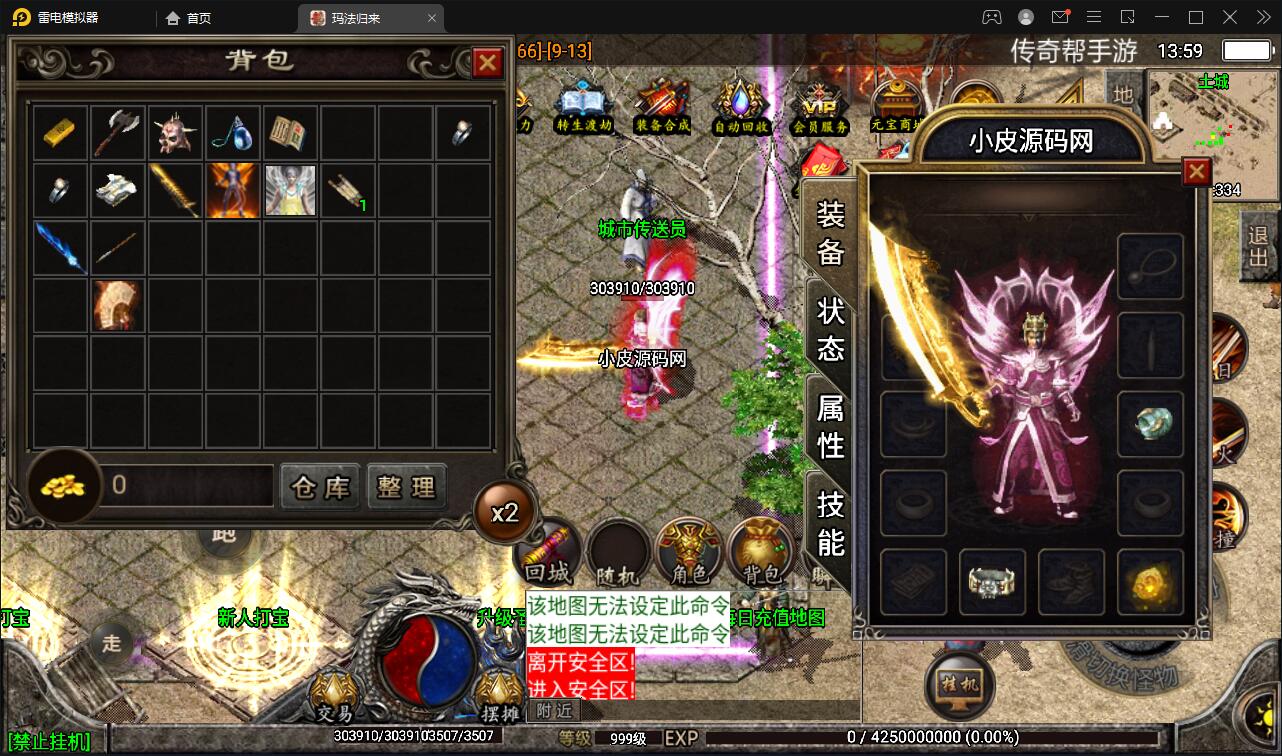Image resolution: width=1282 pixels, height=756 pixels.
Task: Click the 仓库 warehouse button
Action: pos(320,487)
